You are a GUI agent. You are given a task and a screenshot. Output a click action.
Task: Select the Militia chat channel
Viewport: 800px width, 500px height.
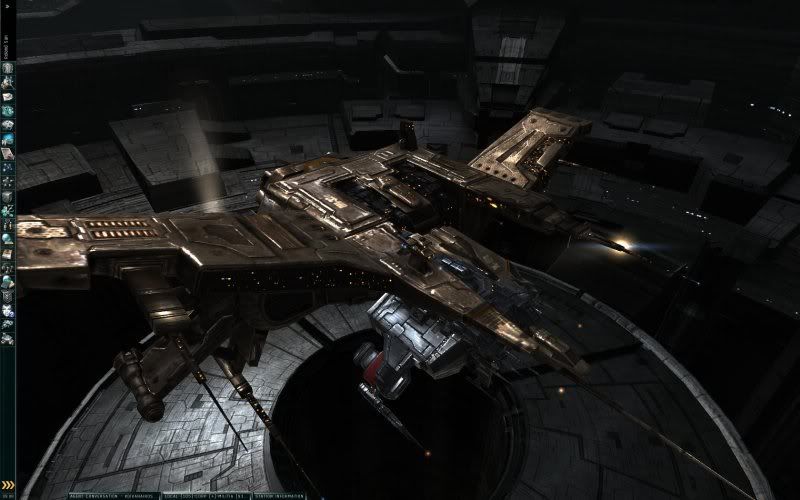227,496
